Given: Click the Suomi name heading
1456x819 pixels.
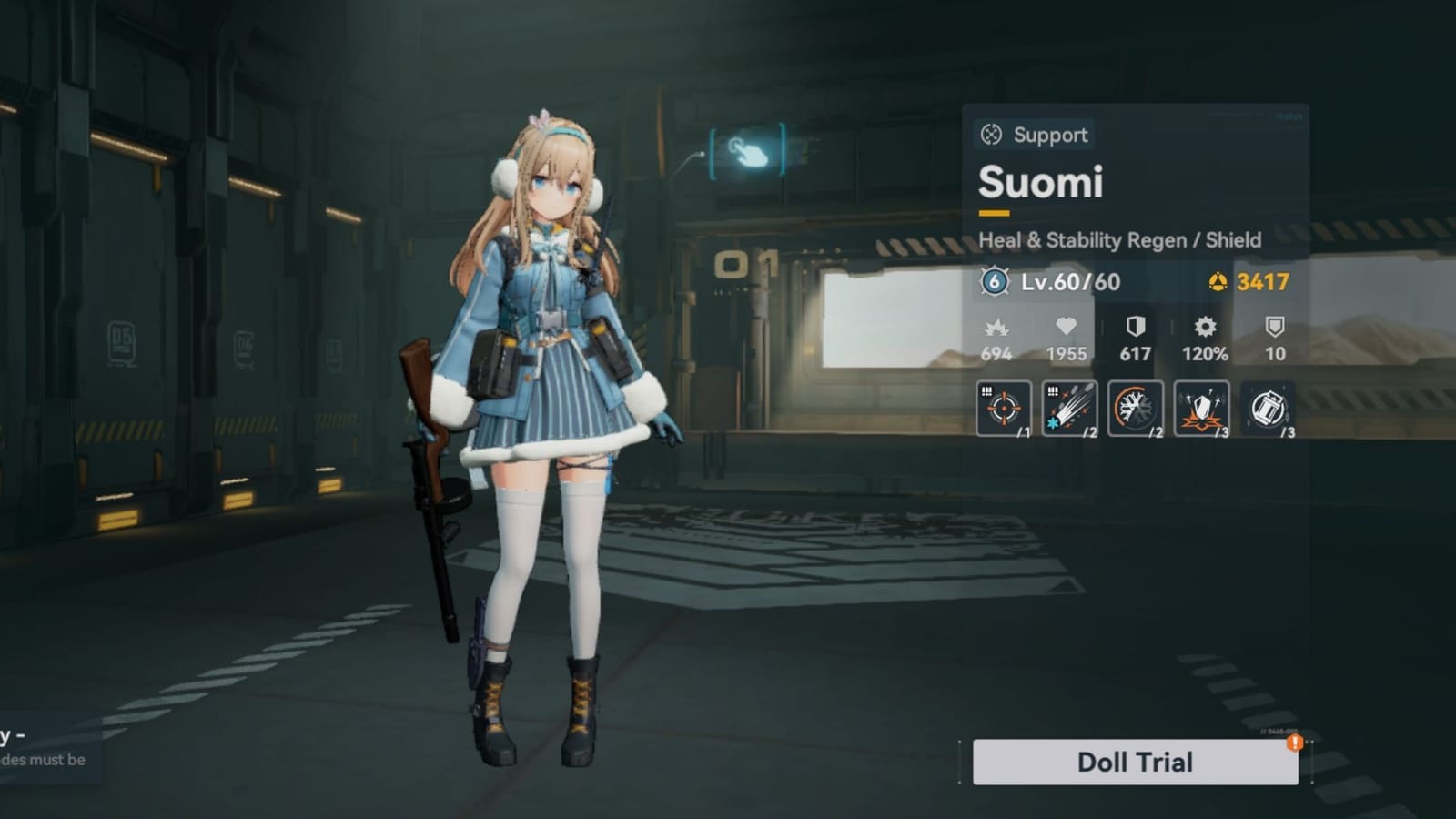Looking at the screenshot, I should (x=1042, y=184).
